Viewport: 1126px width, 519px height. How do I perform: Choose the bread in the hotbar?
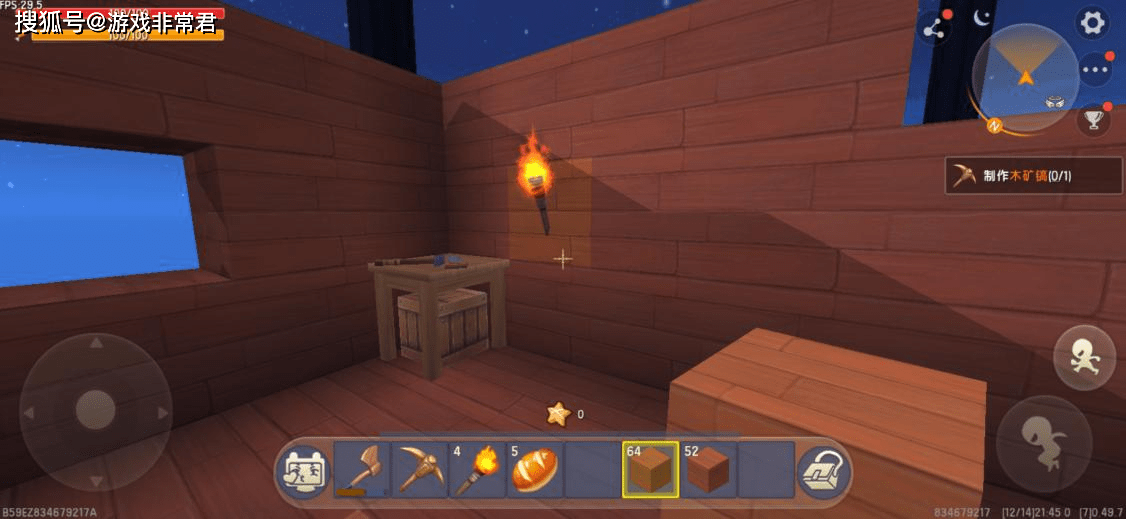pyautogui.click(x=535, y=469)
